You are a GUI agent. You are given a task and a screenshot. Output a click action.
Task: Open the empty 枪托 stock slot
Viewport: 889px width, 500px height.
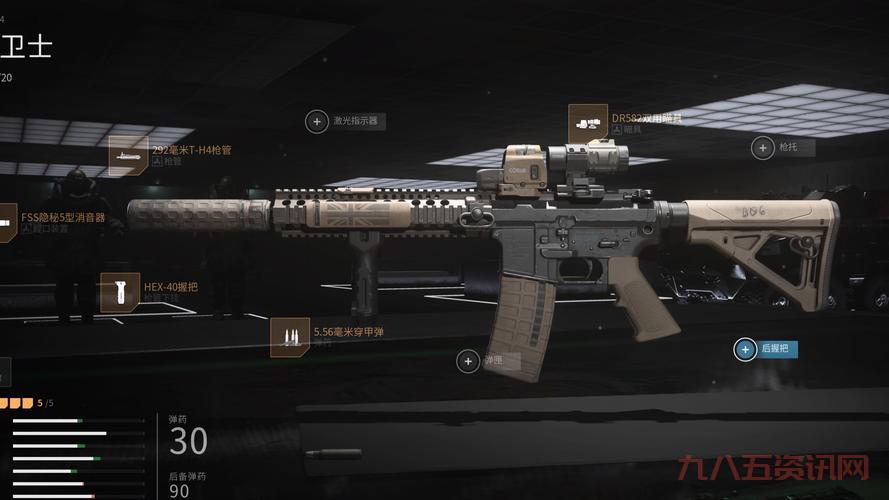pyautogui.click(x=762, y=147)
